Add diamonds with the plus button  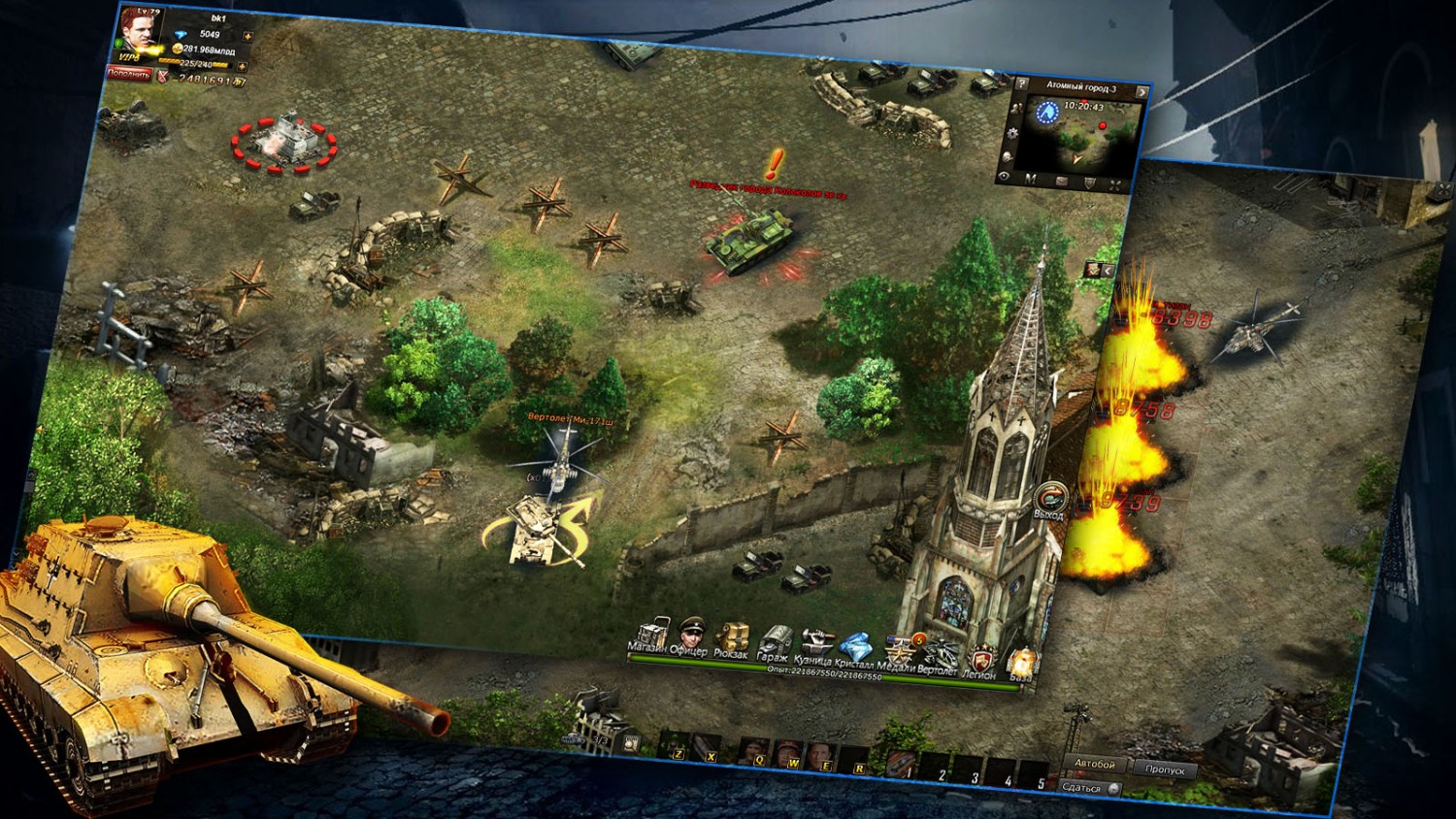coord(248,38)
